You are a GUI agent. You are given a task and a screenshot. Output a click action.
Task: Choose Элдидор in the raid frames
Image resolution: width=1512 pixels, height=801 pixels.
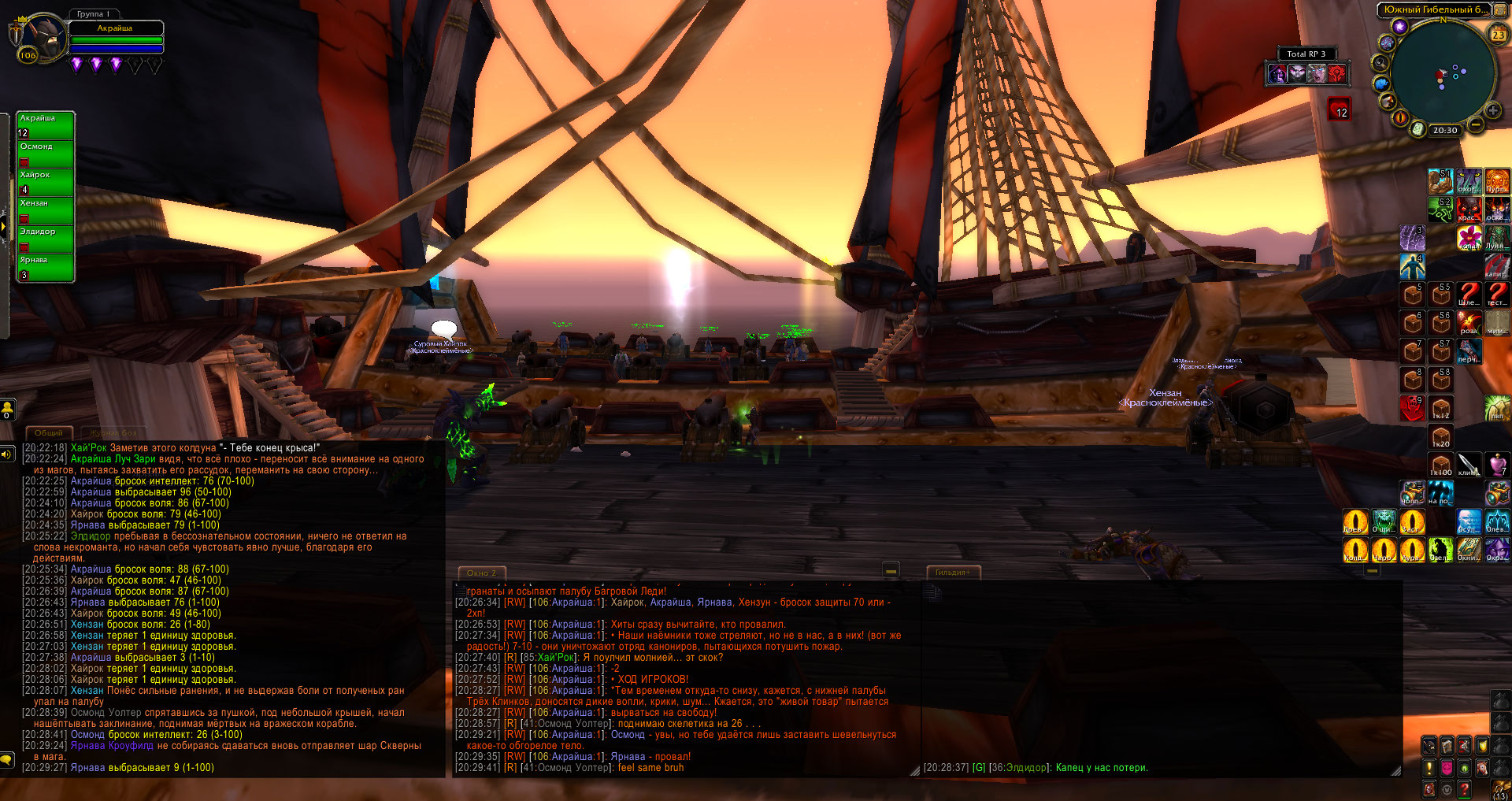pyautogui.click(x=46, y=239)
